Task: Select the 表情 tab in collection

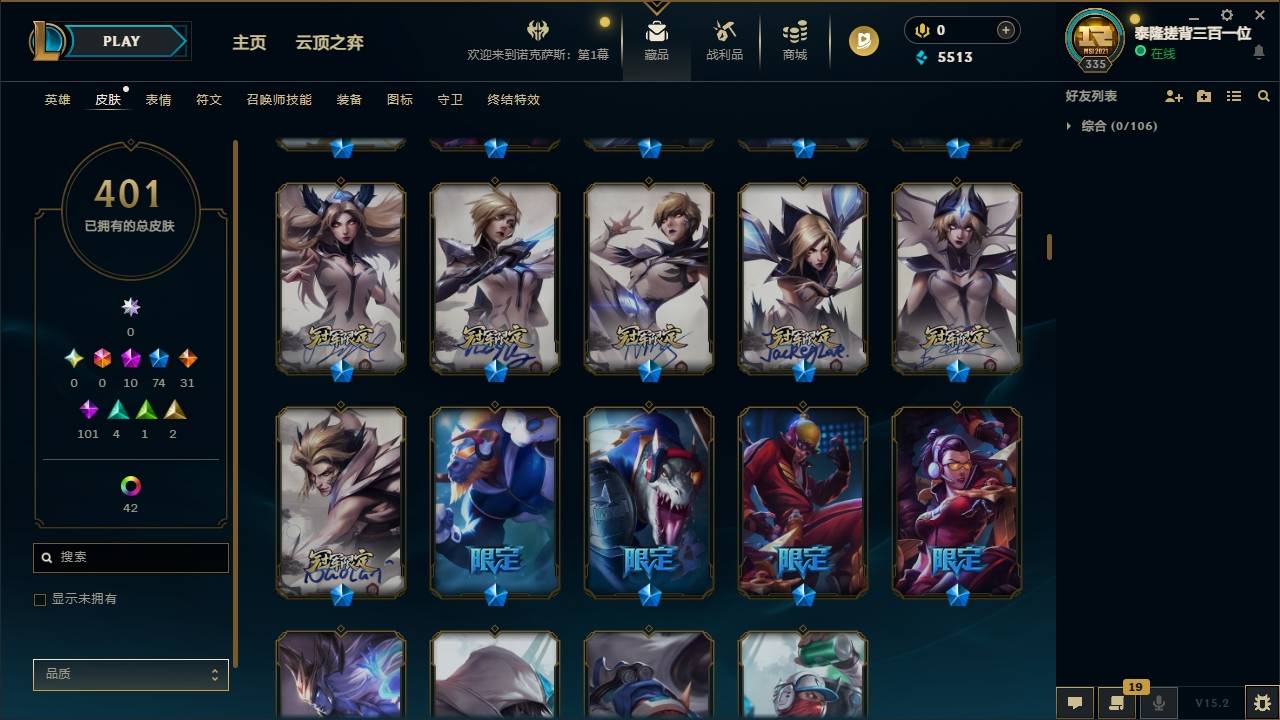Action: point(158,99)
